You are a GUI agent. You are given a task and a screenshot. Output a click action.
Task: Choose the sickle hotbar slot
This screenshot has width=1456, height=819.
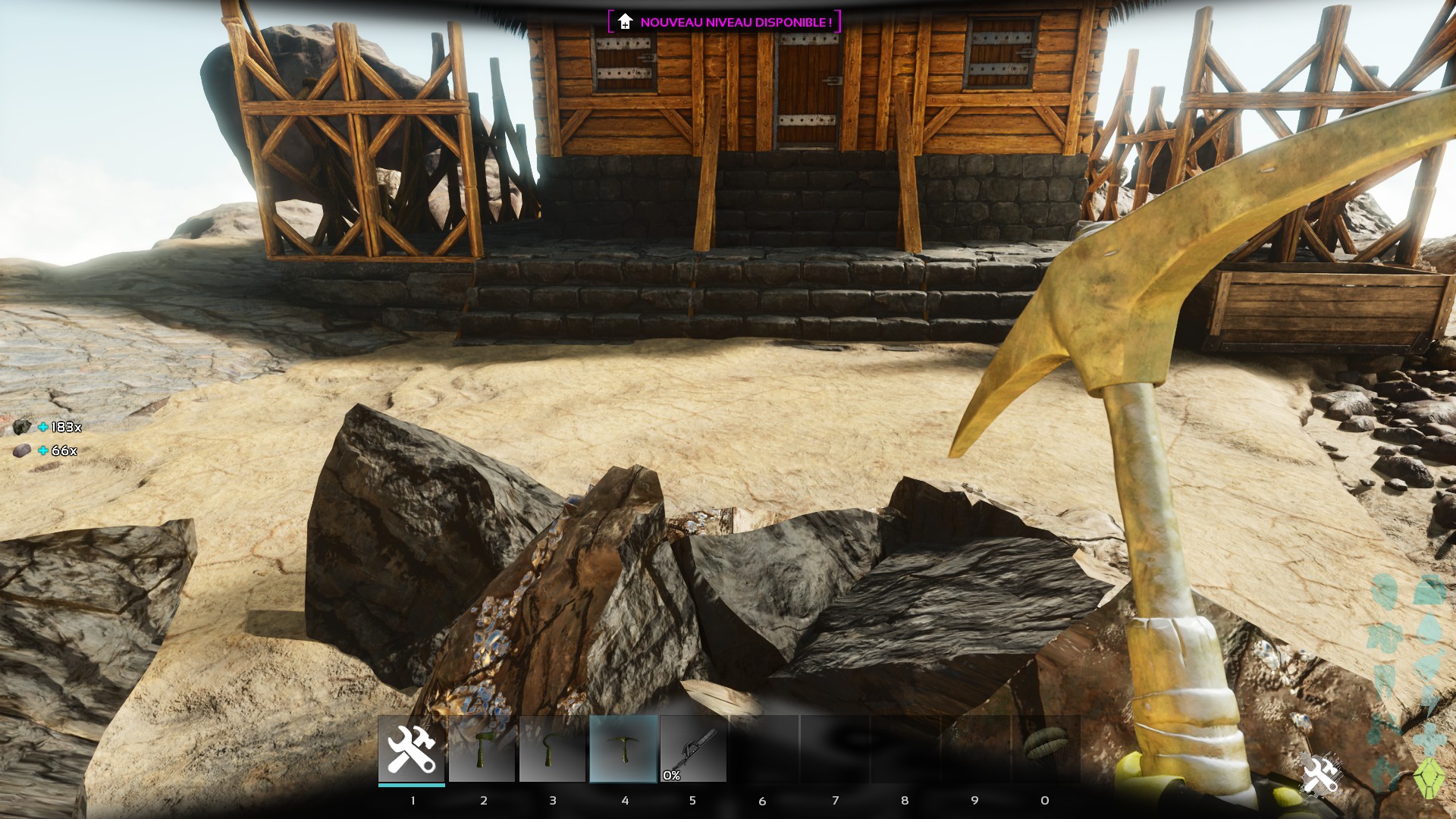pos(552,748)
